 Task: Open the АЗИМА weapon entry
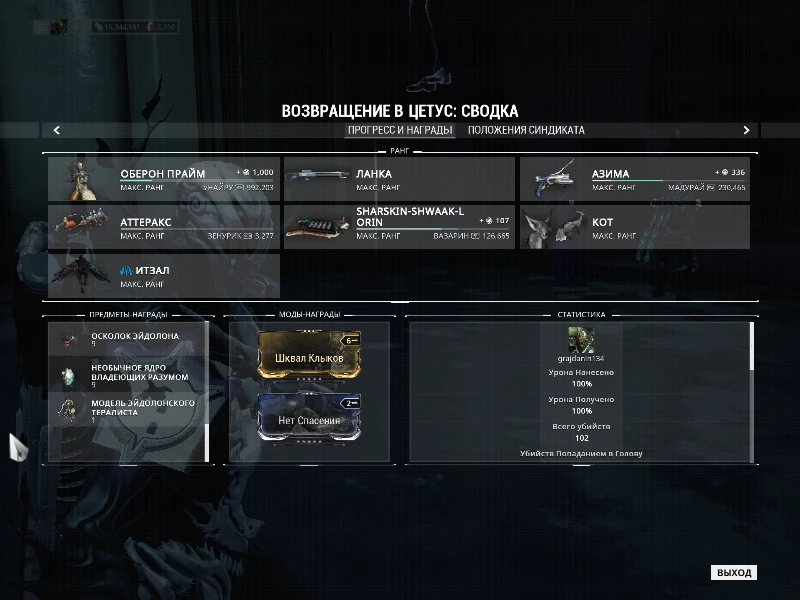pyautogui.click(x=634, y=179)
